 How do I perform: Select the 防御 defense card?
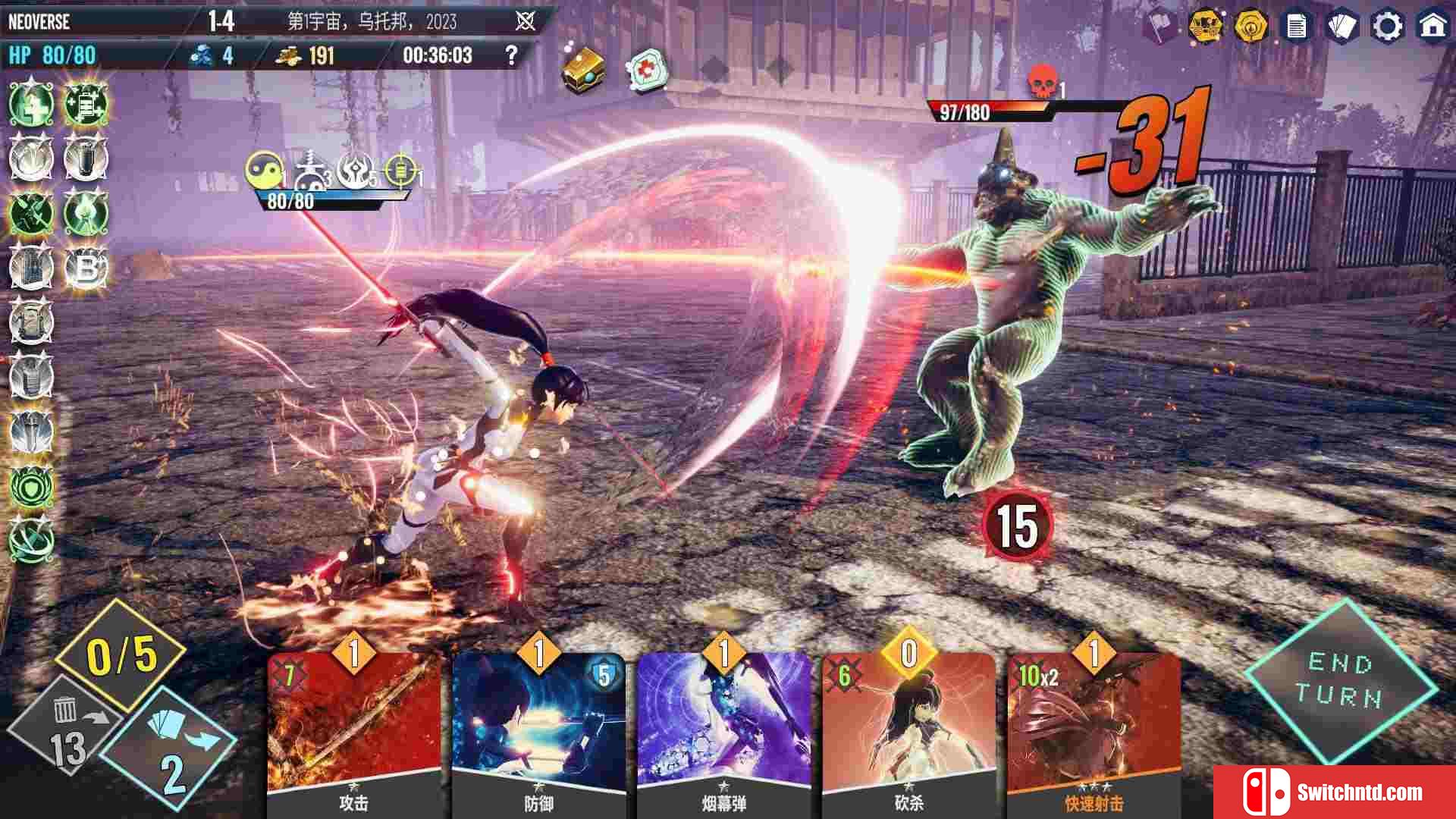pos(538,728)
